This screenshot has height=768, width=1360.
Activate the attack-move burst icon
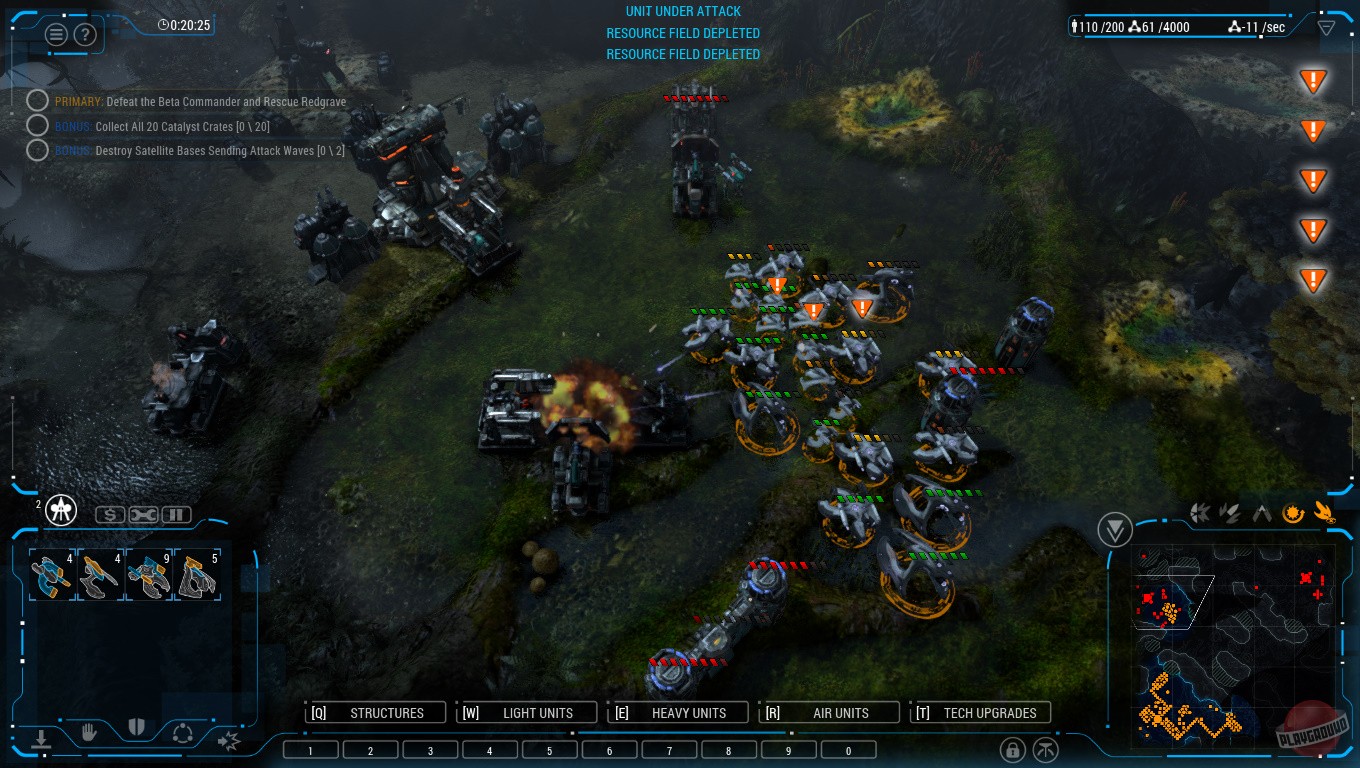point(229,739)
